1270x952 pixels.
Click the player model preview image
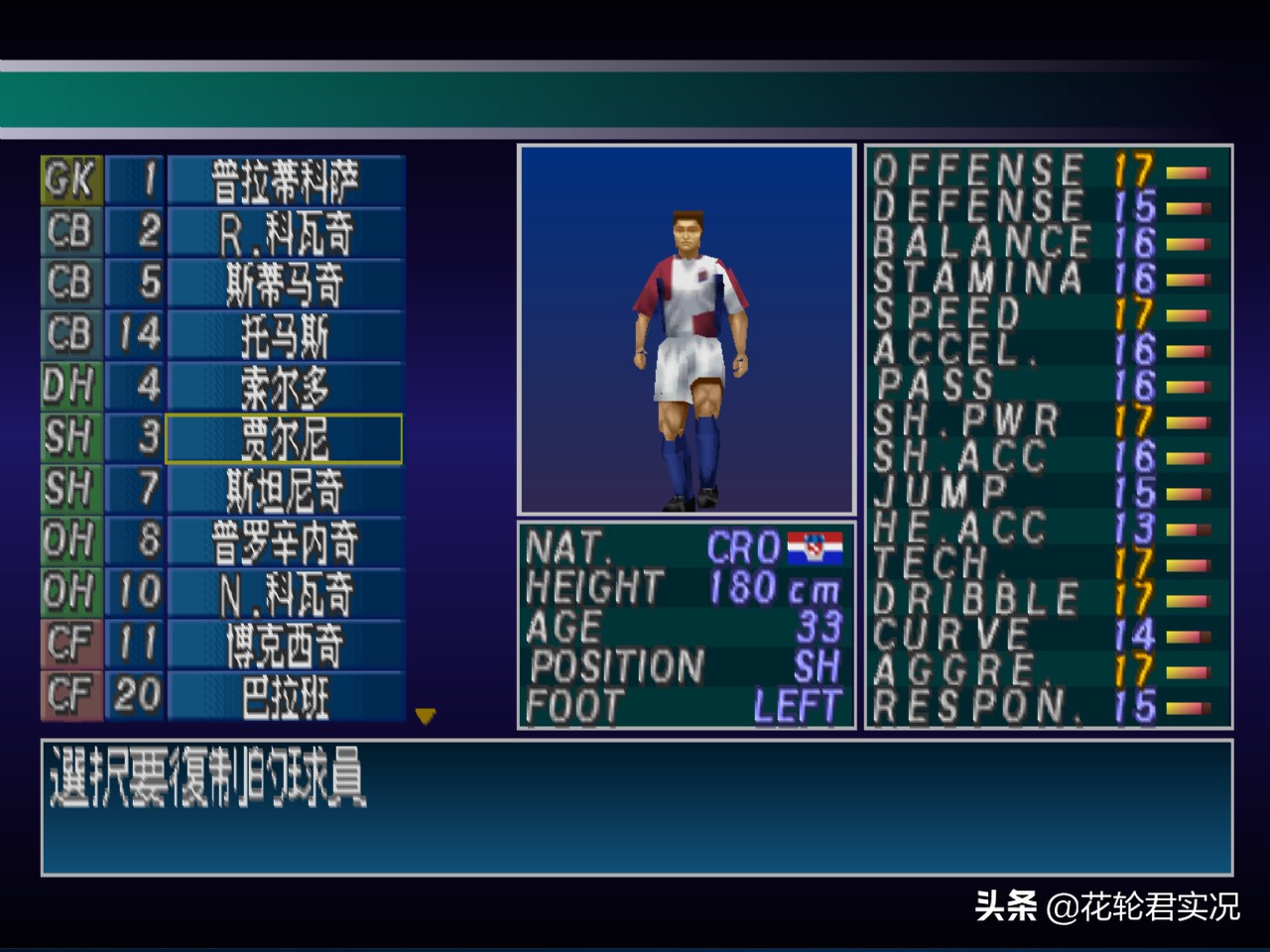(686, 329)
